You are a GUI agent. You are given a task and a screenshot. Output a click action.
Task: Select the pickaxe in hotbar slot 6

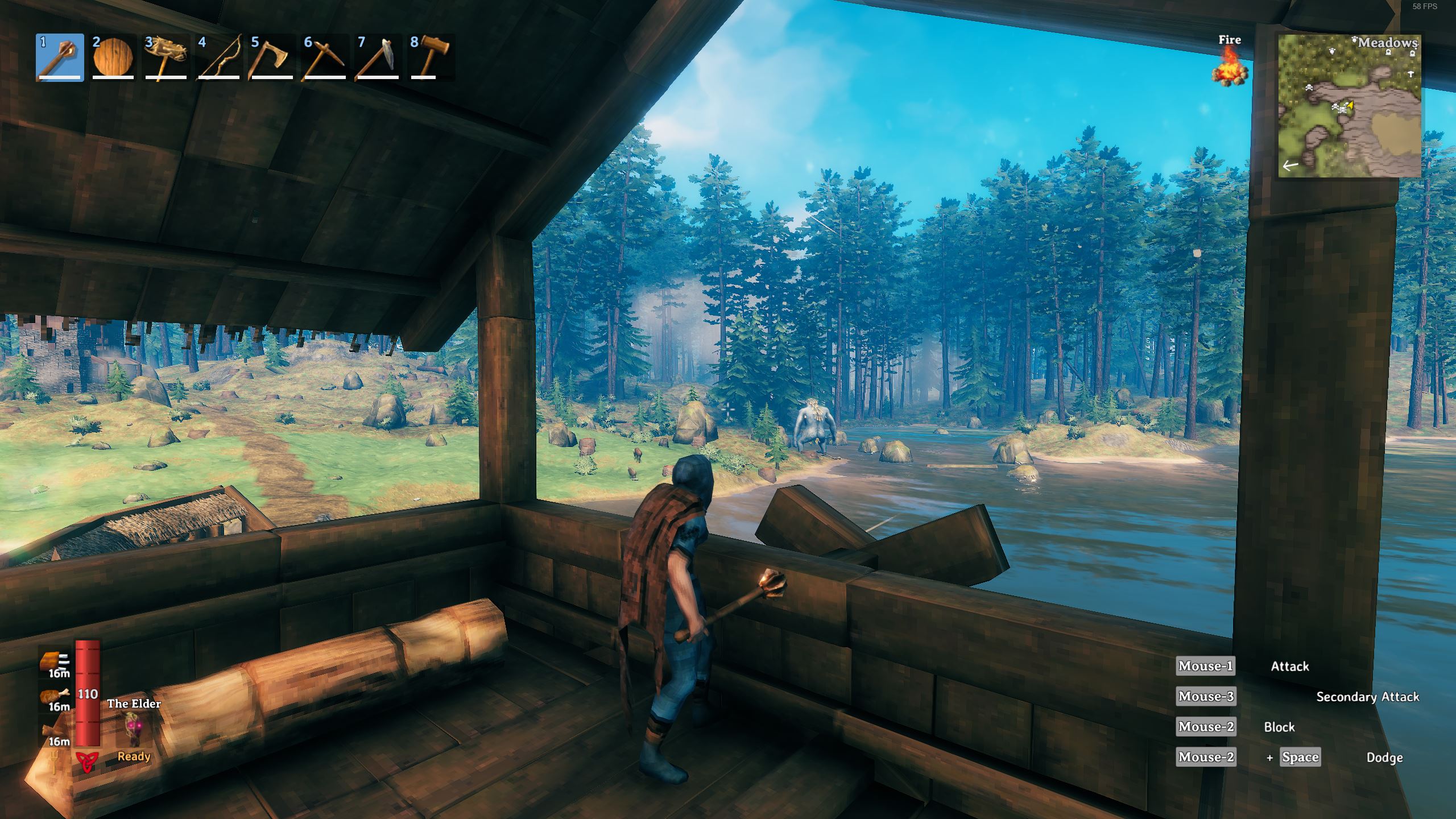[x=325, y=58]
